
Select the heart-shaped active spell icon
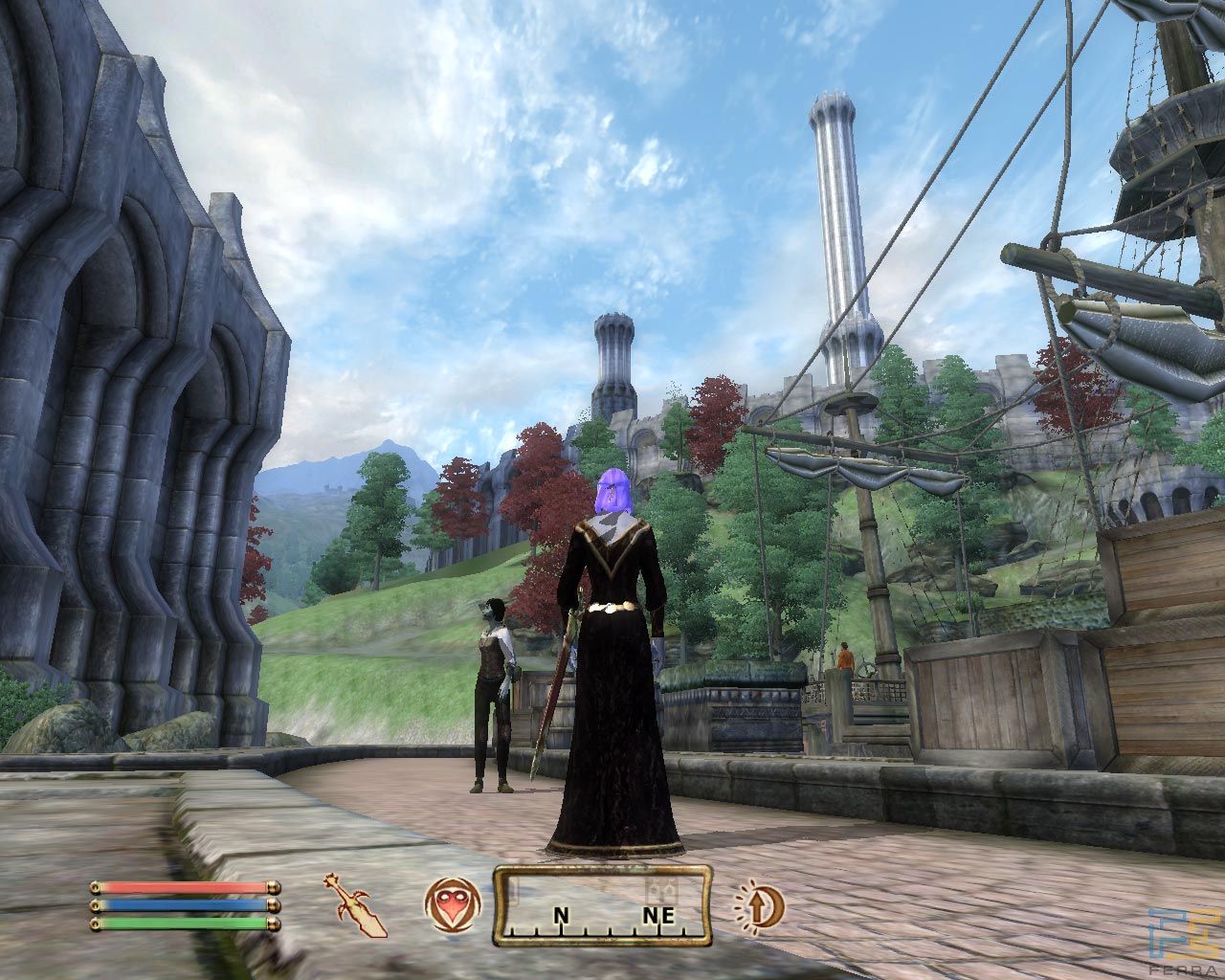tap(448, 904)
